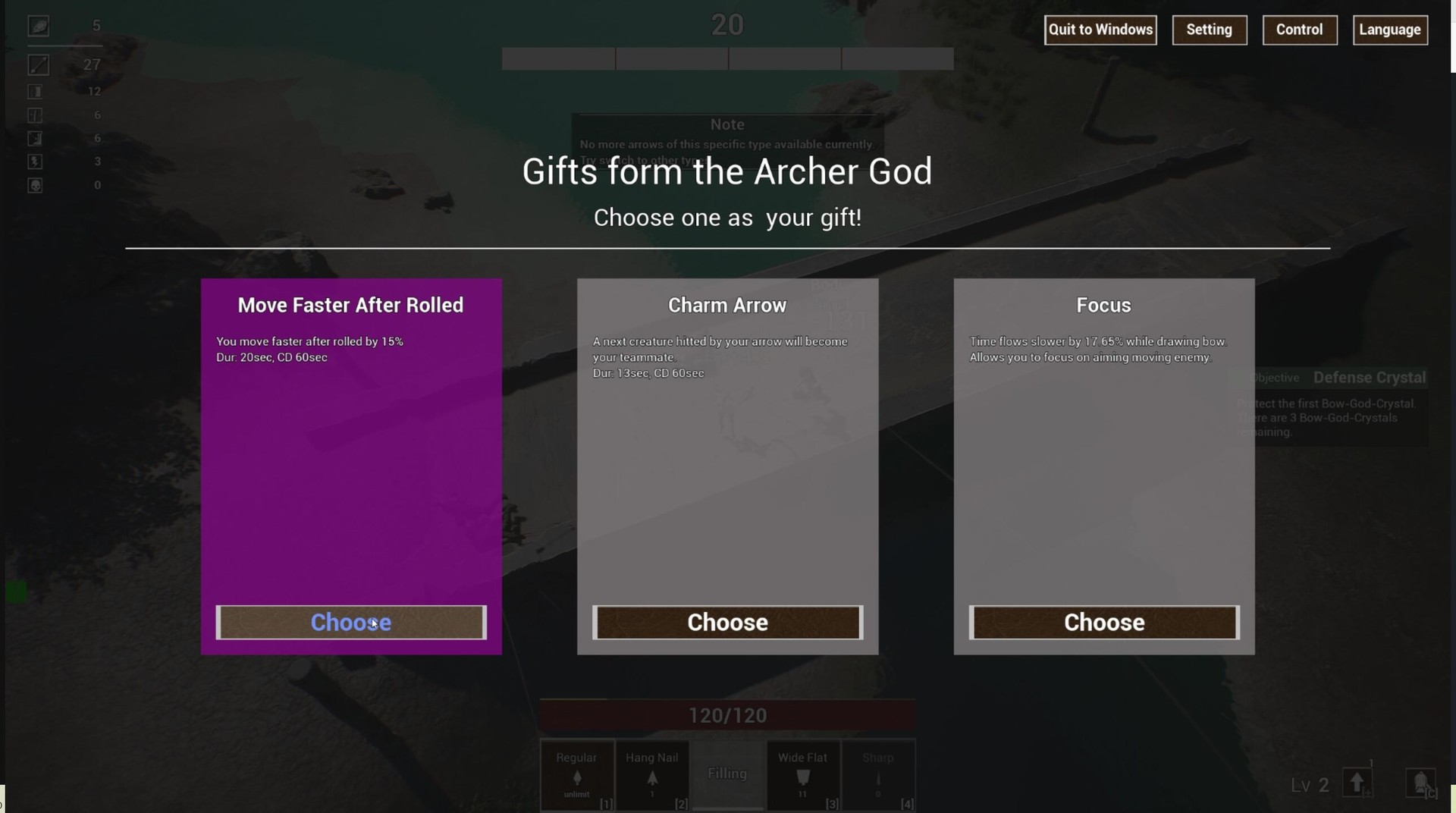1456x813 pixels.
Task: Select the Hang Nail arrow type
Action: [x=652, y=775]
